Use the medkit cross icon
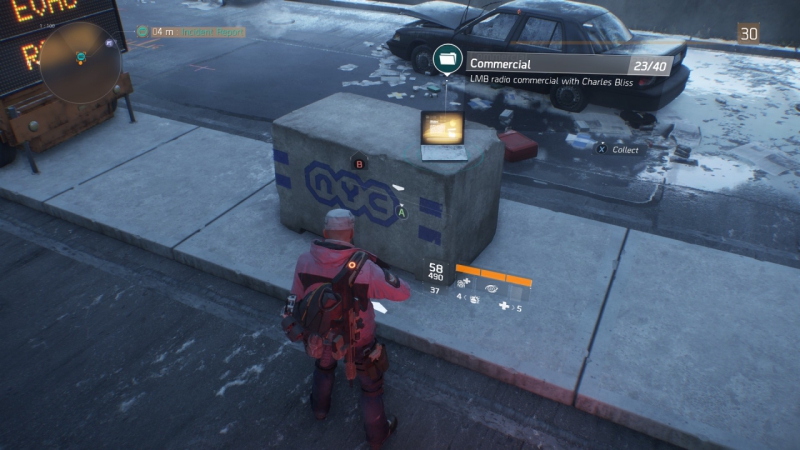Screen dimensions: 800x450 (504, 306)
